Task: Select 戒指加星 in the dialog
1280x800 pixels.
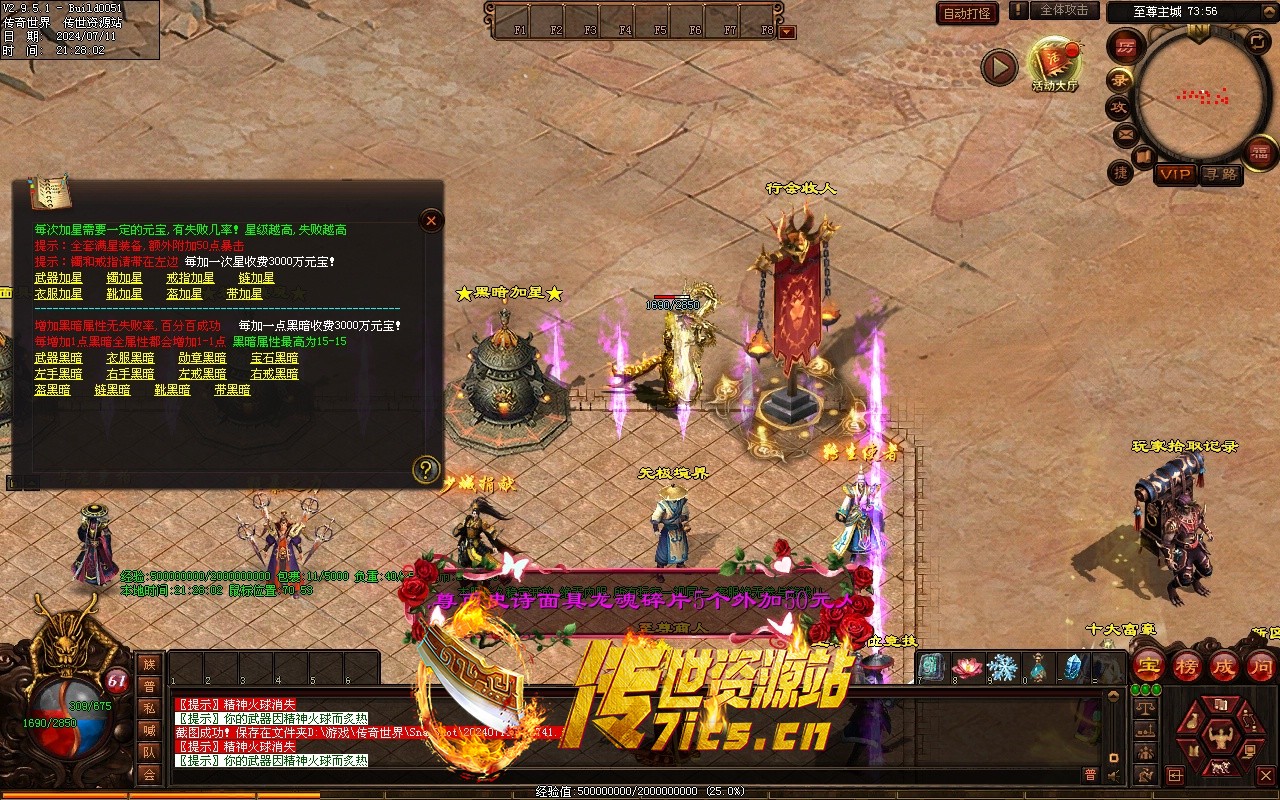Action: pos(190,278)
